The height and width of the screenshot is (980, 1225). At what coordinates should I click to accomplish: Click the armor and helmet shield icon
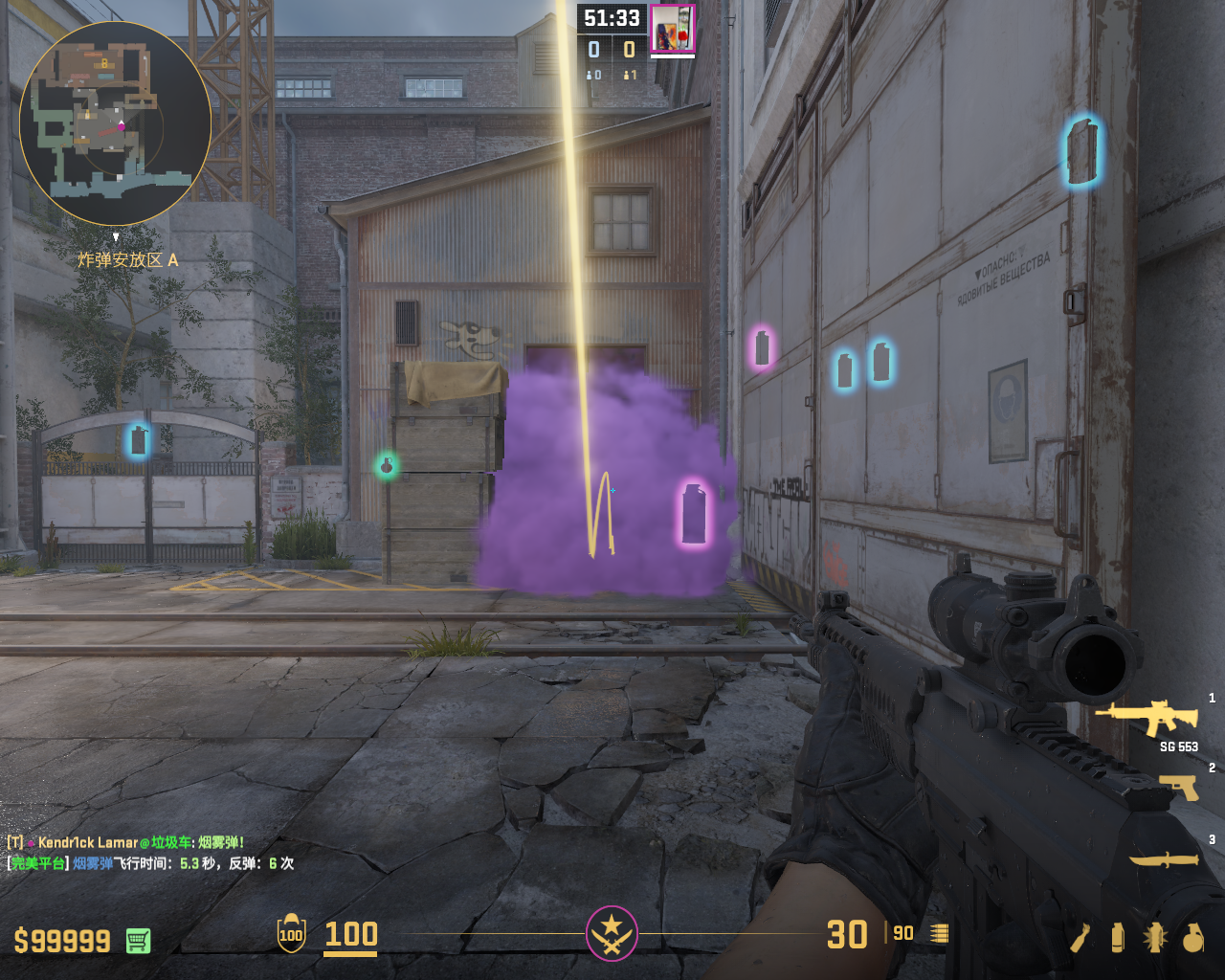click(291, 934)
